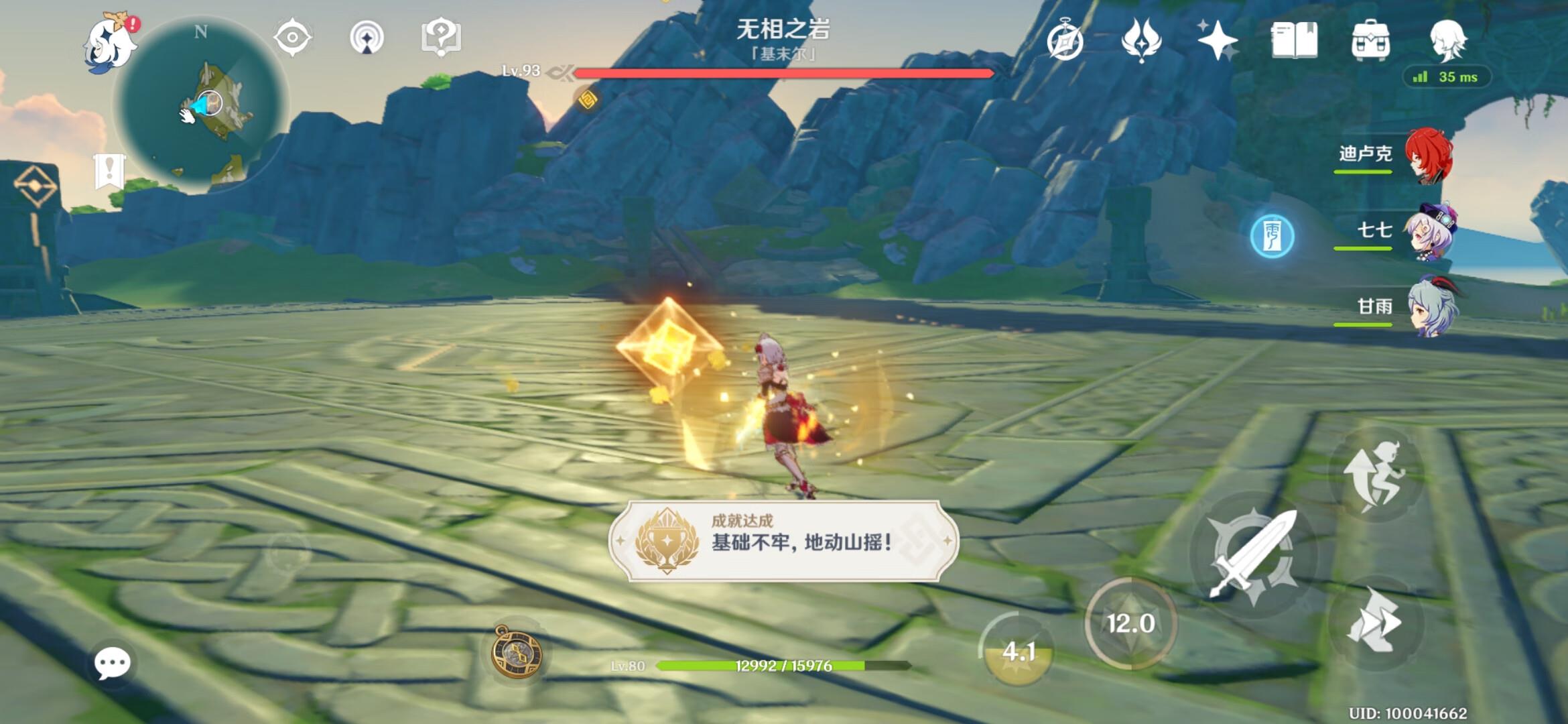Image resolution: width=1568 pixels, height=724 pixels.
Task: Open the tutorial question mark icon
Action: point(441,37)
